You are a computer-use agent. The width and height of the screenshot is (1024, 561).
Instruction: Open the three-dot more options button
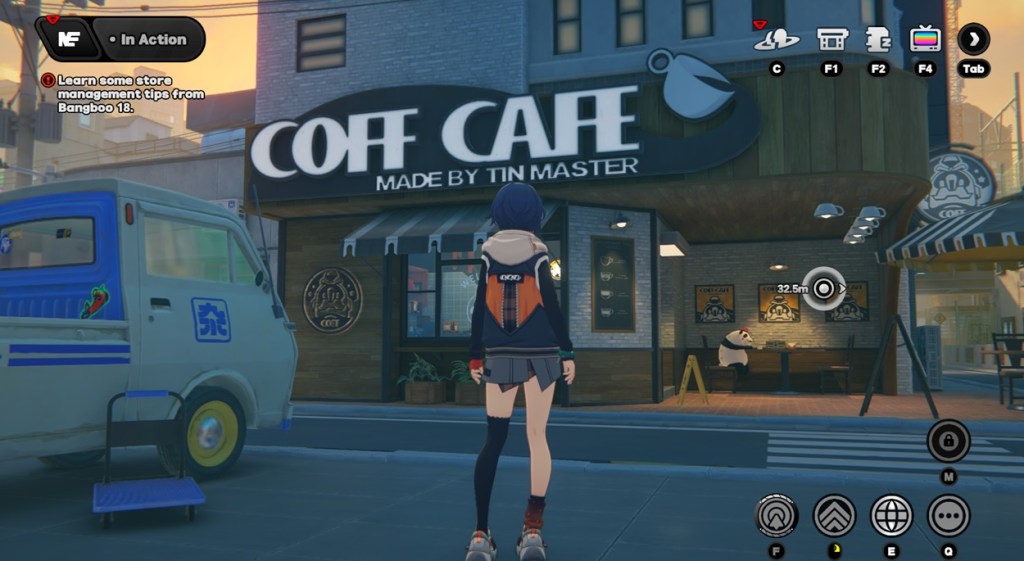pos(948,516)
